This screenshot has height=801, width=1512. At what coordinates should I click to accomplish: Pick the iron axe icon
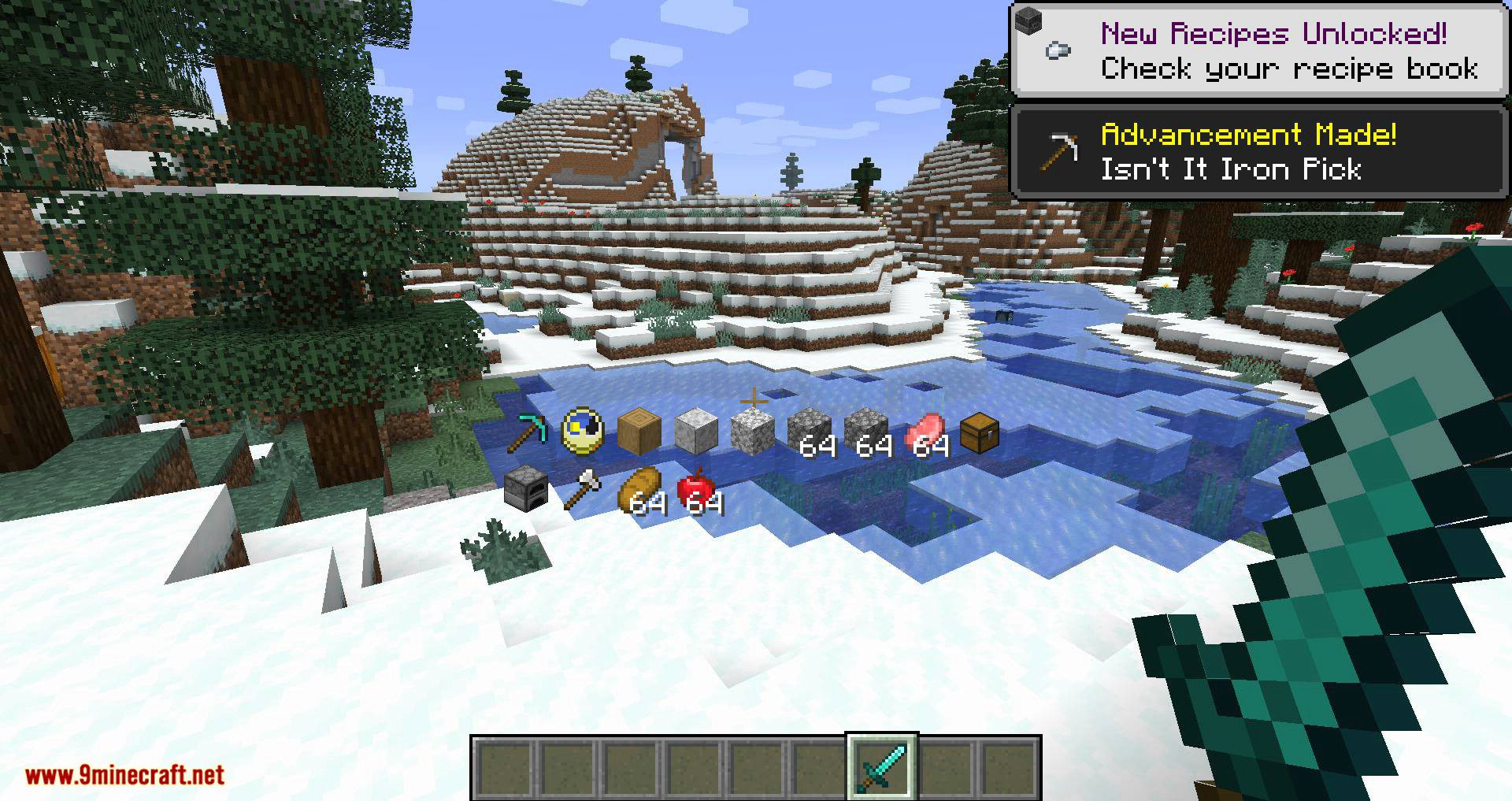tap(583, 488)
